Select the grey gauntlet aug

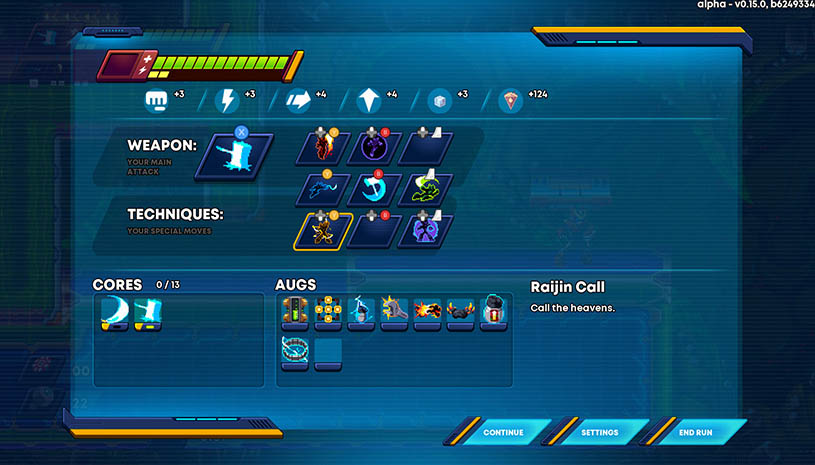pyautogui.click(x=394, y=312)
